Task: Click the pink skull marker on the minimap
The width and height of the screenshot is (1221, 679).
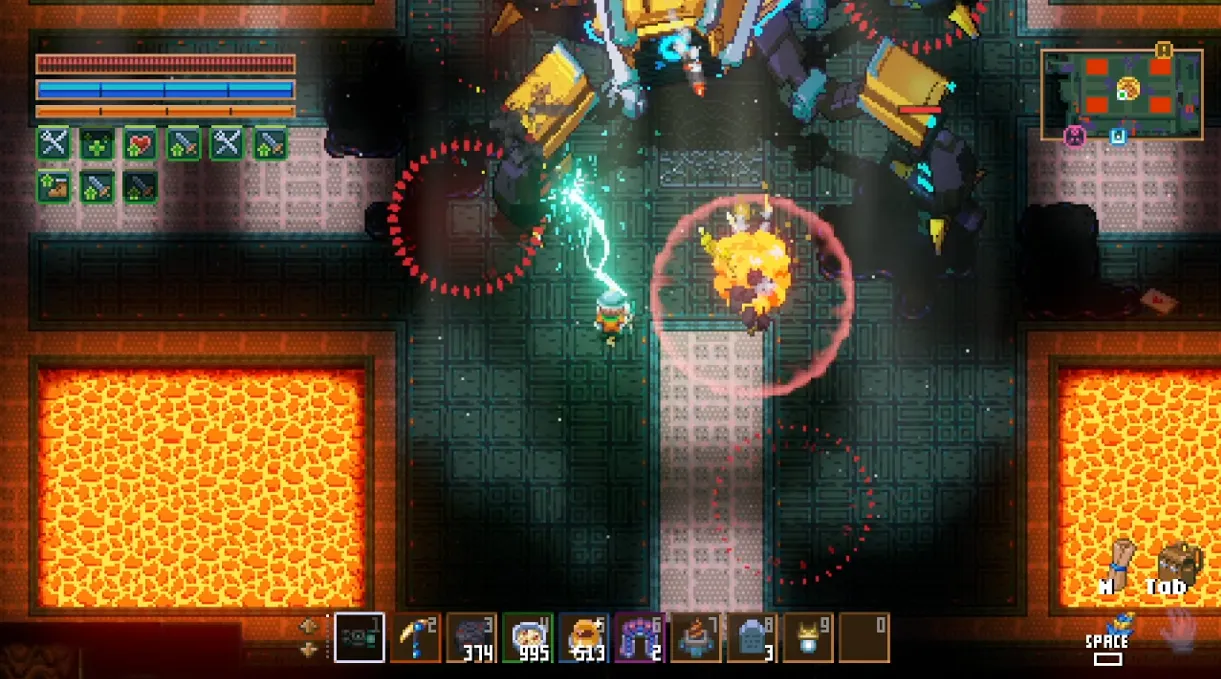Action: (1075, 137)
